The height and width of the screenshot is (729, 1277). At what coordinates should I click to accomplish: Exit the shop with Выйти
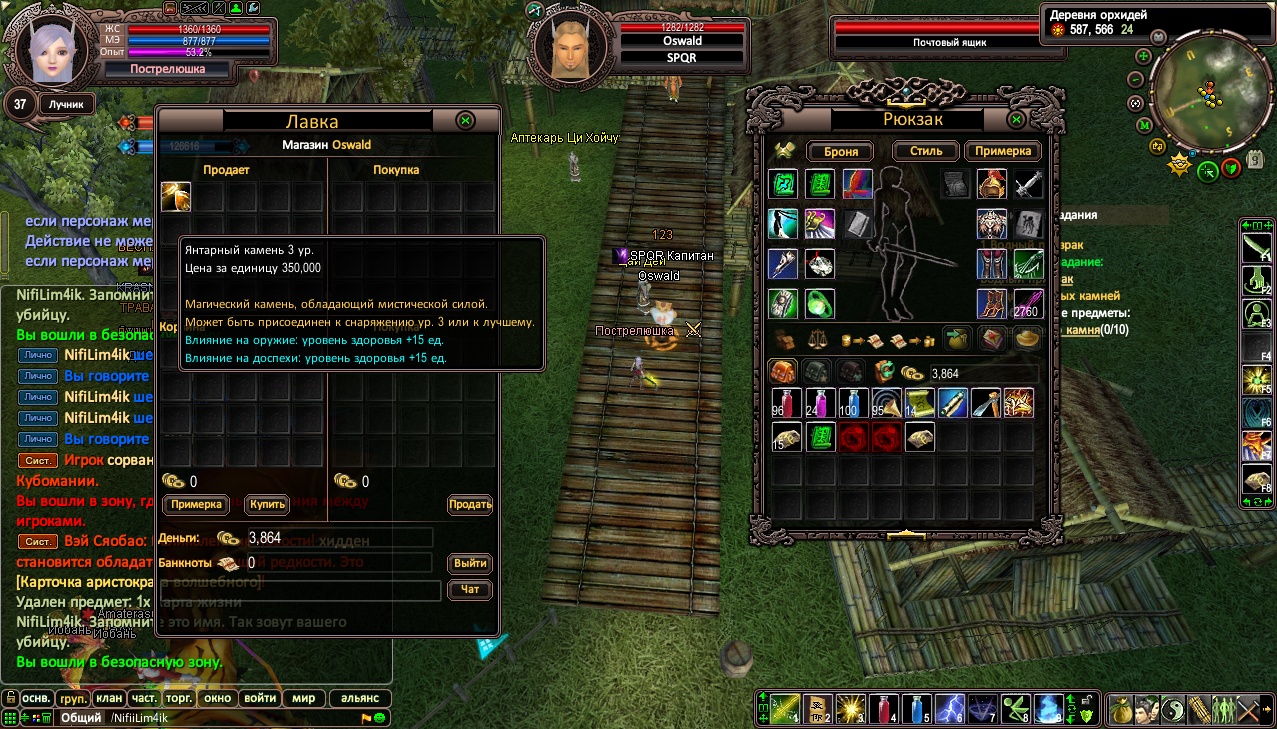(x=470, y=563)
